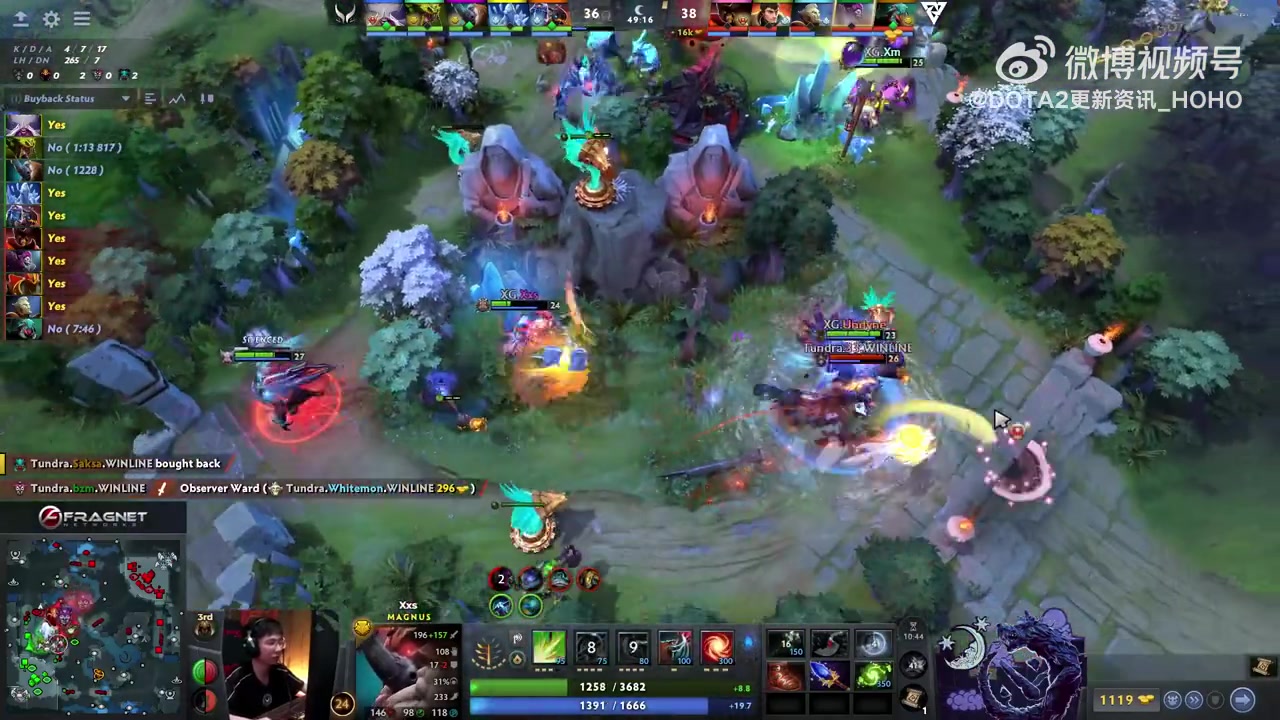1280x720 pixels.
Task: Open the talent tree
Action: 489,655
